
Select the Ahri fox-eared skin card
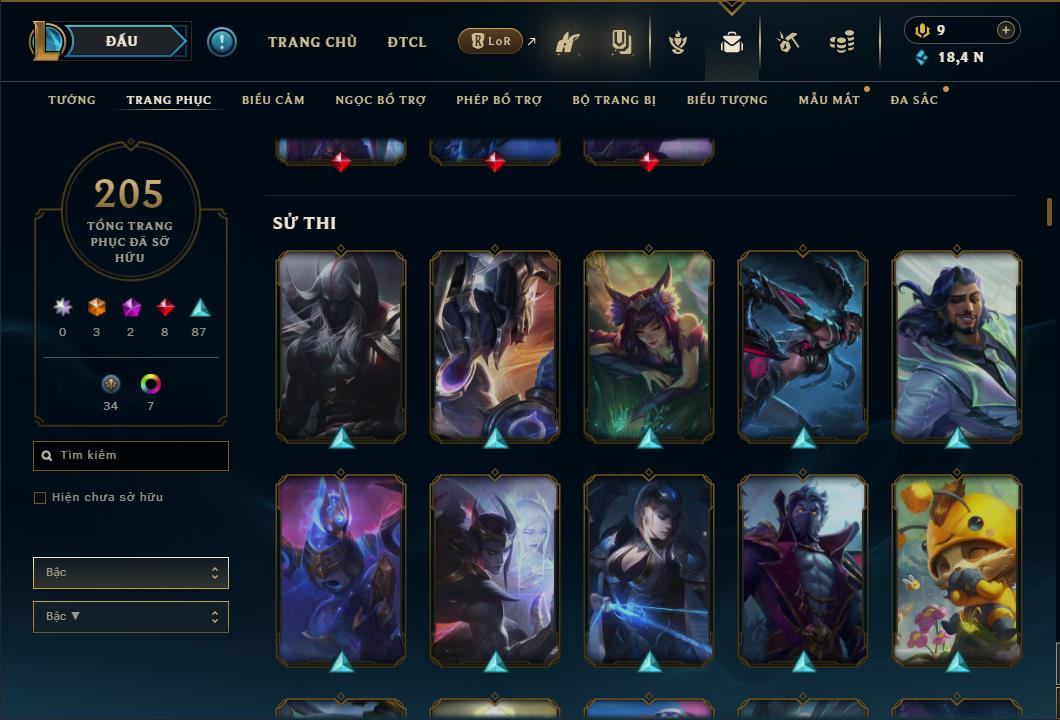(649, 346)
